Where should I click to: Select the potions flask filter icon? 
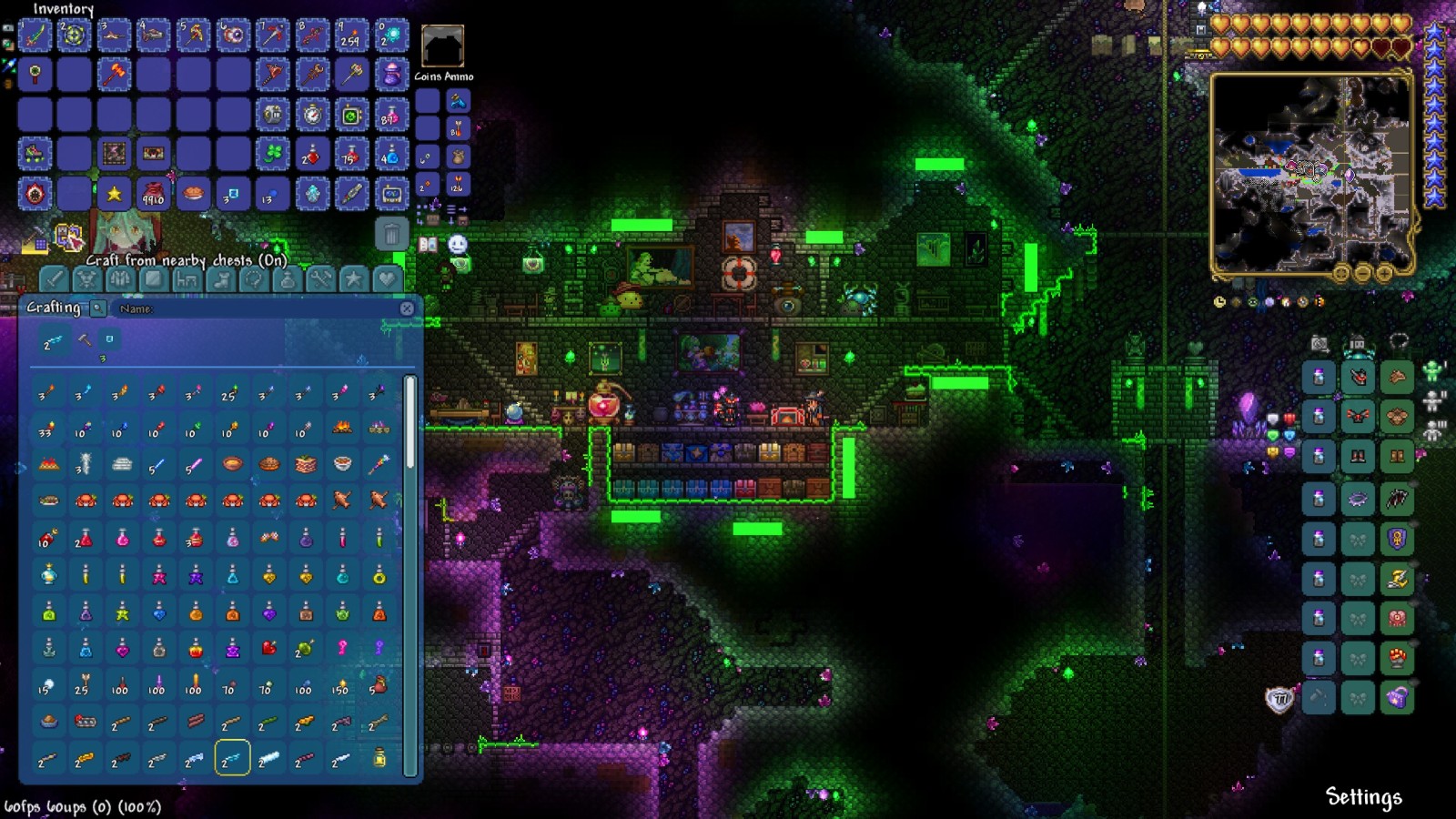click(288, 279)
